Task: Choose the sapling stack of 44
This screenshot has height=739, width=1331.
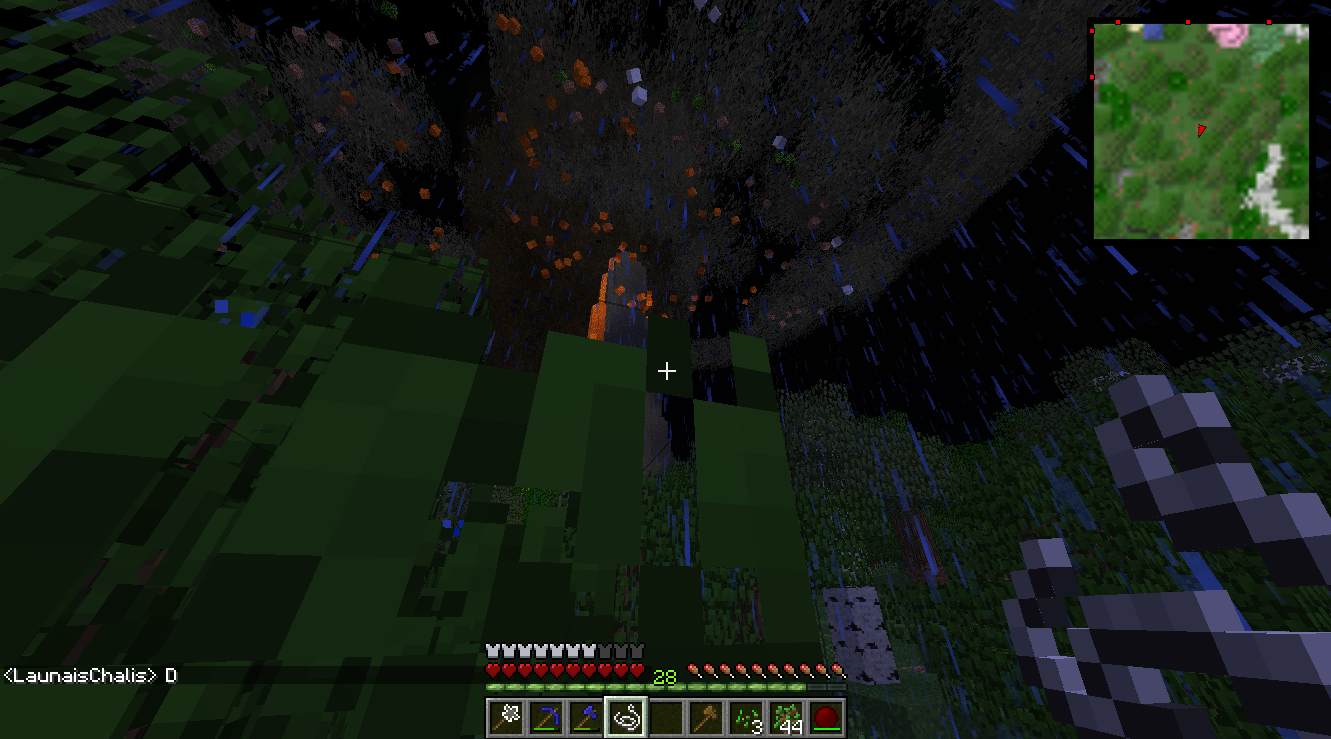Action: coord(787,717)
